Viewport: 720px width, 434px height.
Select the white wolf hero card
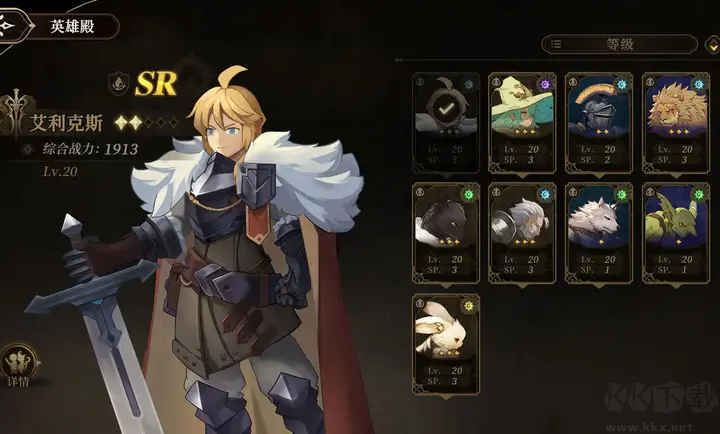click(x=598, y=229)
